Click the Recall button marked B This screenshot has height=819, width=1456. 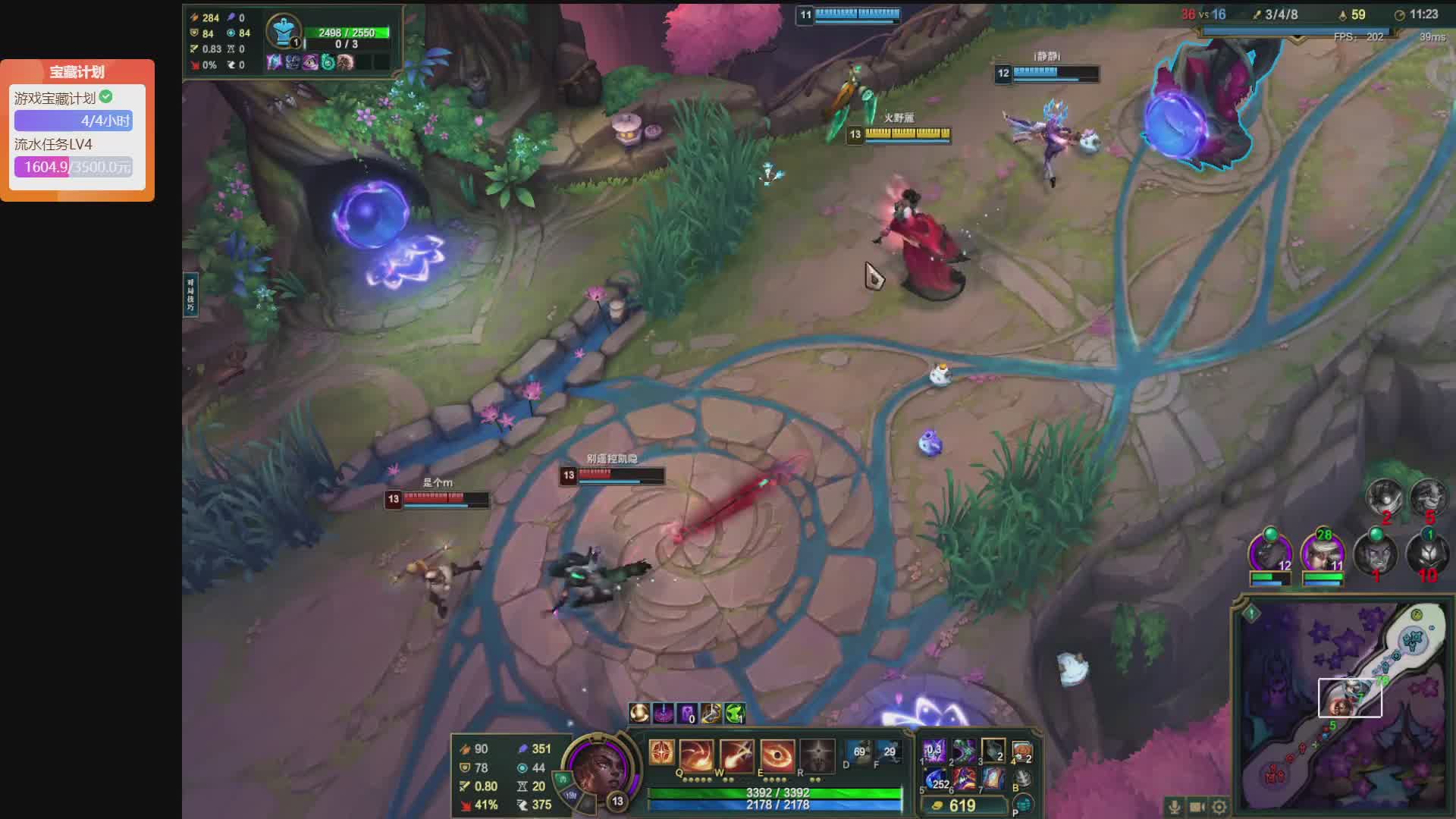pos(1022,779)
